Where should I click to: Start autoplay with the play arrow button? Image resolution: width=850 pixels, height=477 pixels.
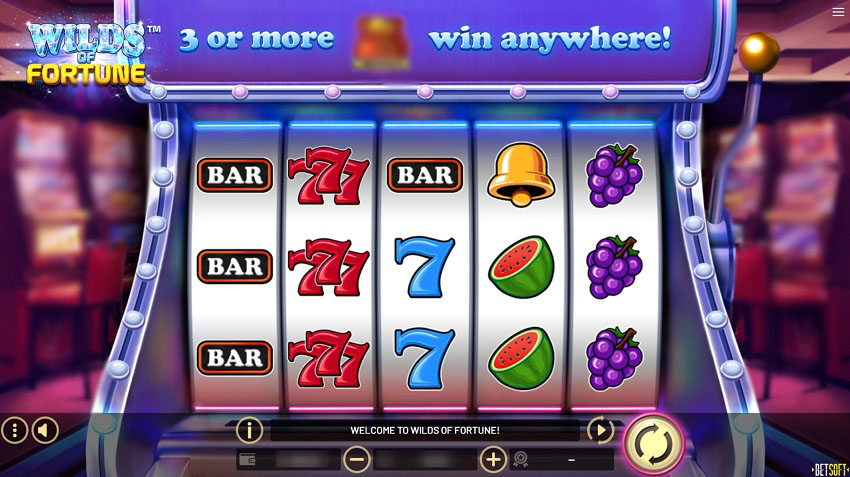[600, 431]
